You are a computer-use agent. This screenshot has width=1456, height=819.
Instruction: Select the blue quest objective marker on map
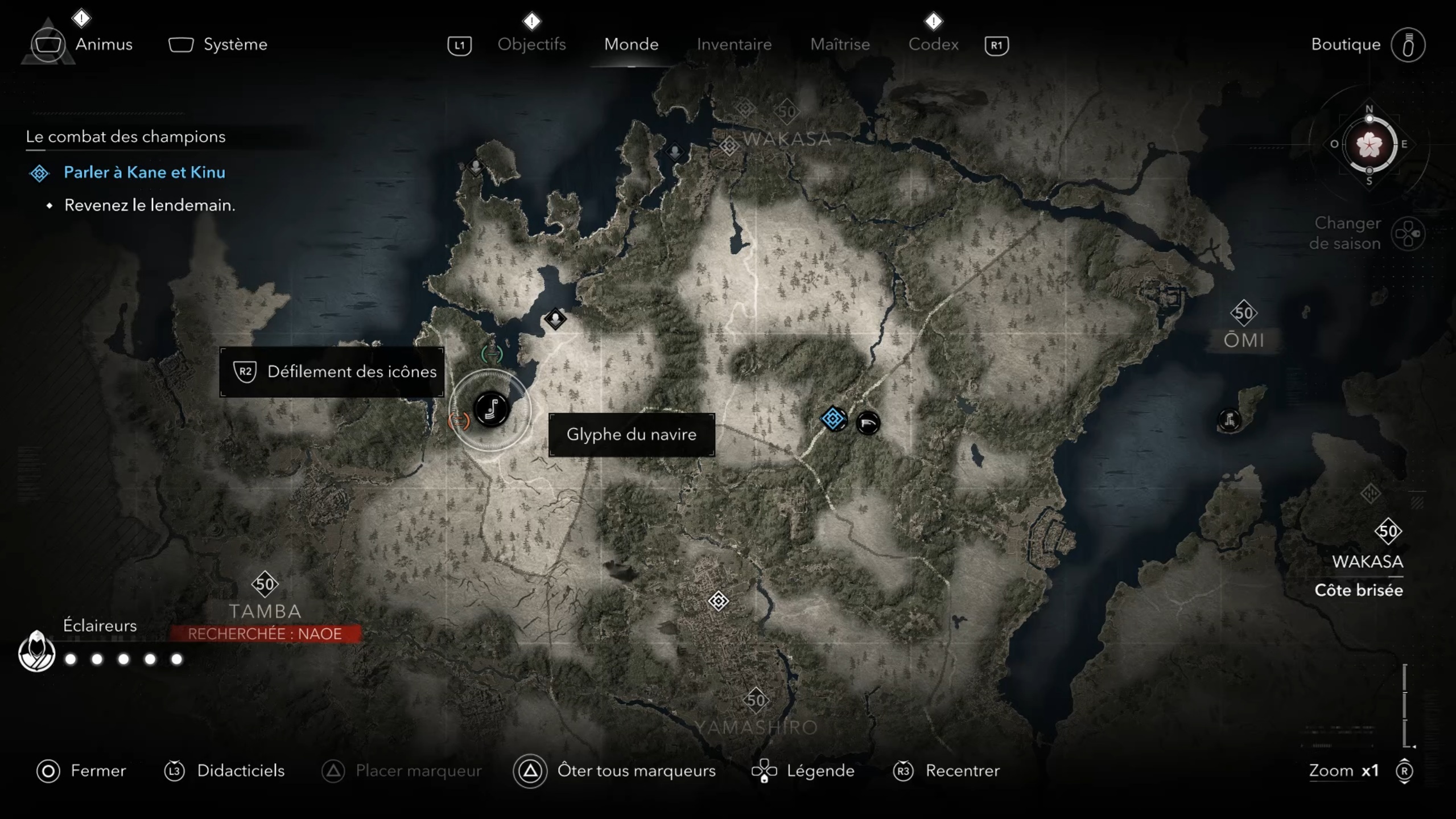pyautogui.click(x=833, y=419)
